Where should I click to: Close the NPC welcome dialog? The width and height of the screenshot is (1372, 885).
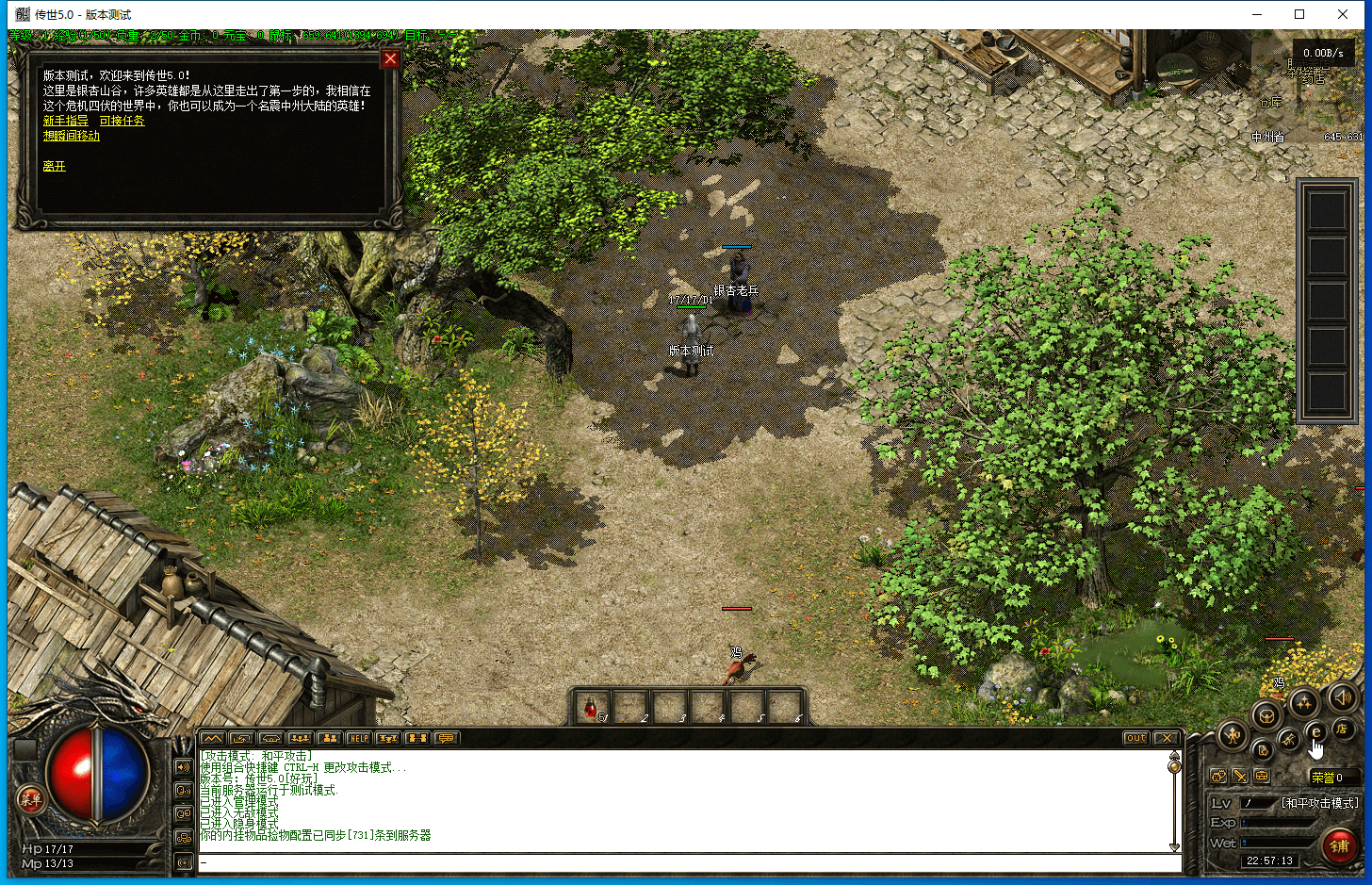click(x=390, y=58)
